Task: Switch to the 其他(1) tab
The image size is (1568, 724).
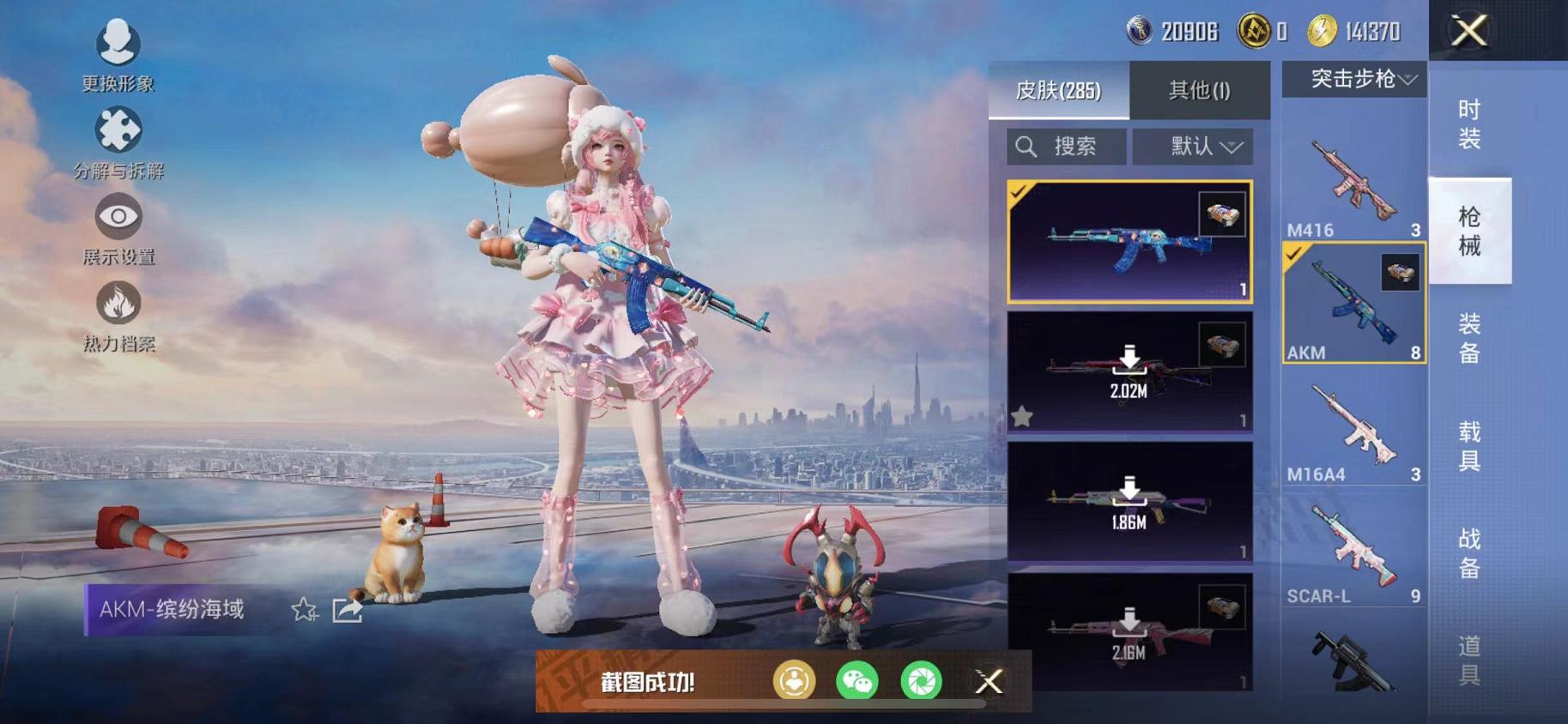Action: coord(1199,91)
